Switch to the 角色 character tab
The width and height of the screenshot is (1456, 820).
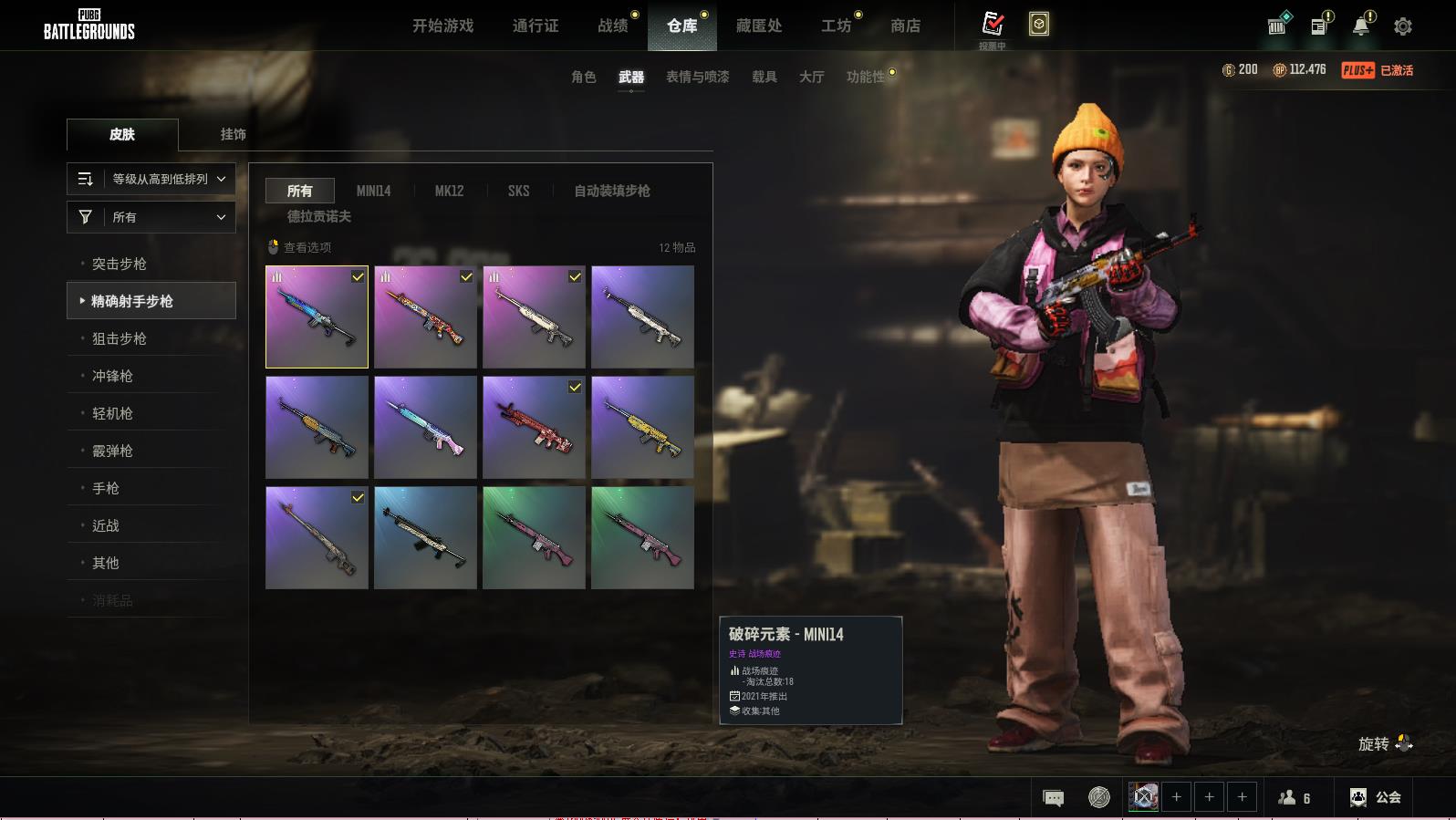pos(583,77)
